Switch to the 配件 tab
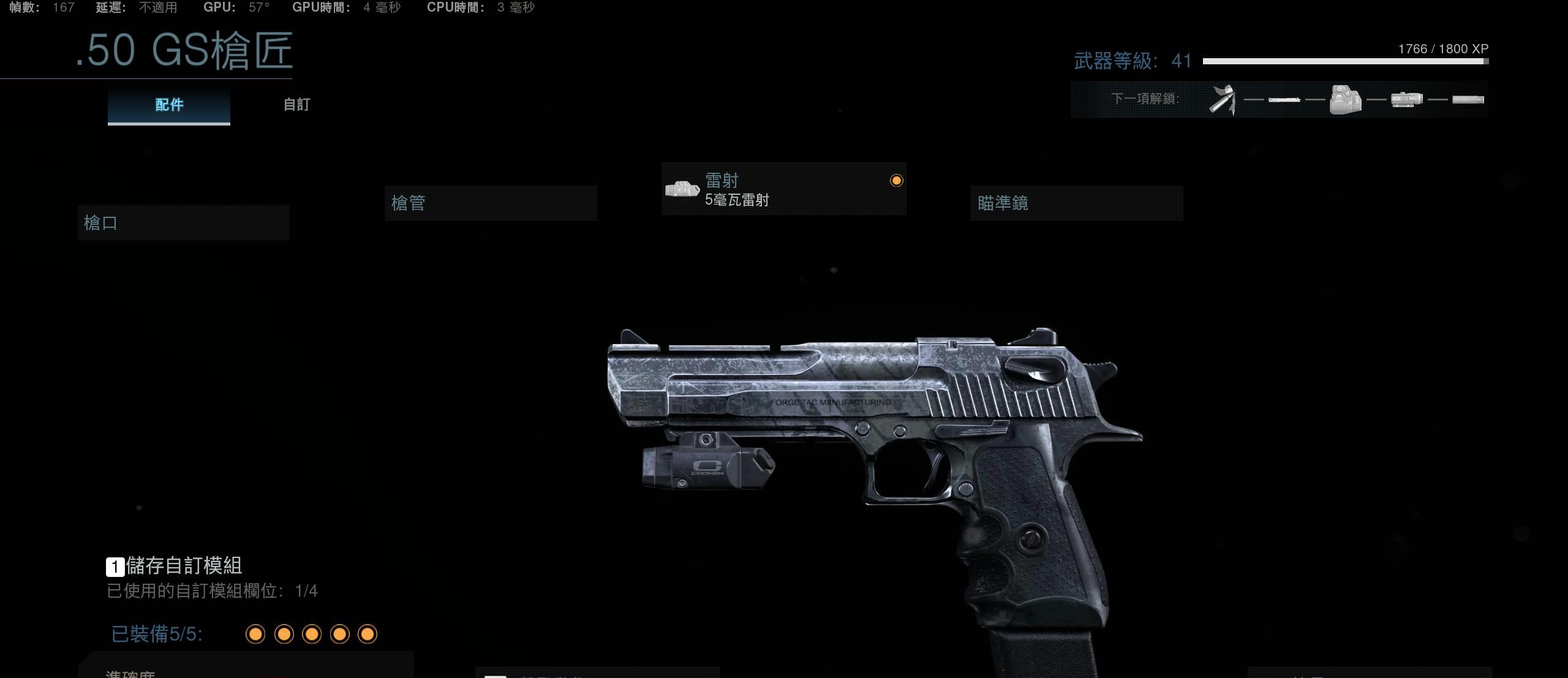The height and width of the screenshot is (678, 1568). pos(169,105)
